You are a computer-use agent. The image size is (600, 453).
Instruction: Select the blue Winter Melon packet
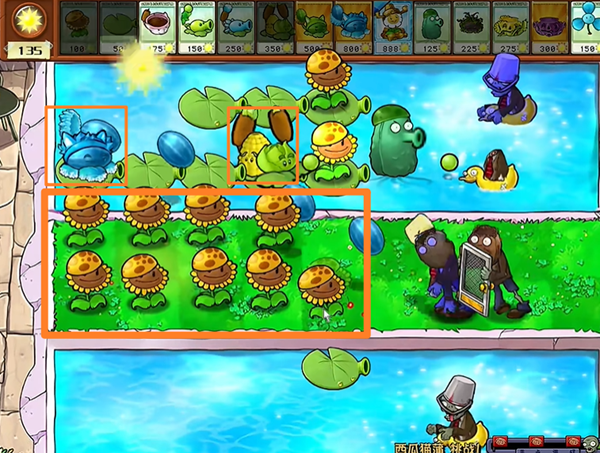pyautogui.click(x=351, y=25)
